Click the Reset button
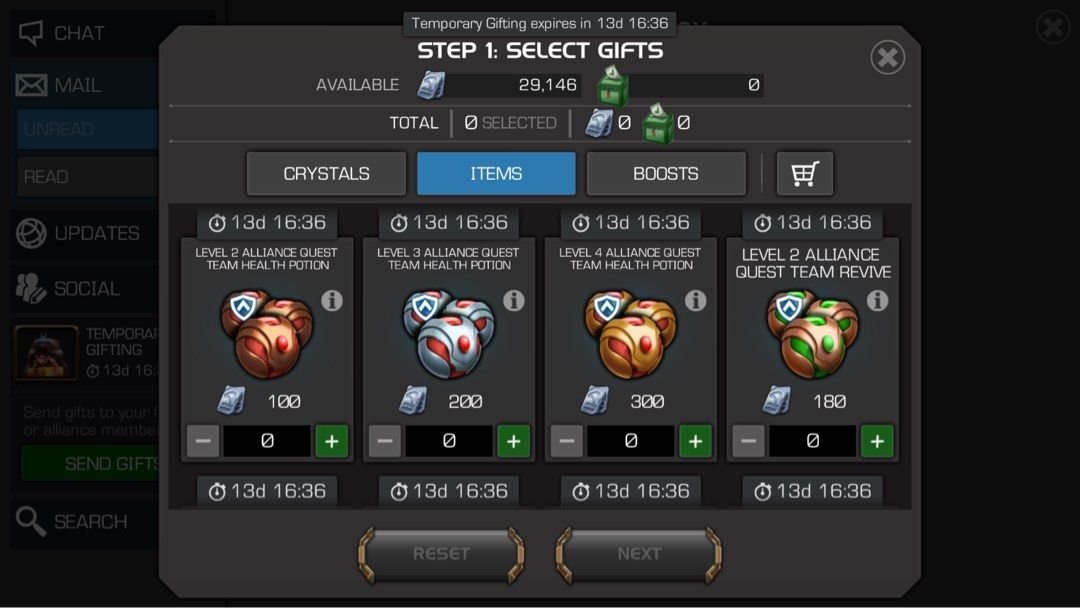This screenshot has height=608, width=1080. (x=441, y=554)
